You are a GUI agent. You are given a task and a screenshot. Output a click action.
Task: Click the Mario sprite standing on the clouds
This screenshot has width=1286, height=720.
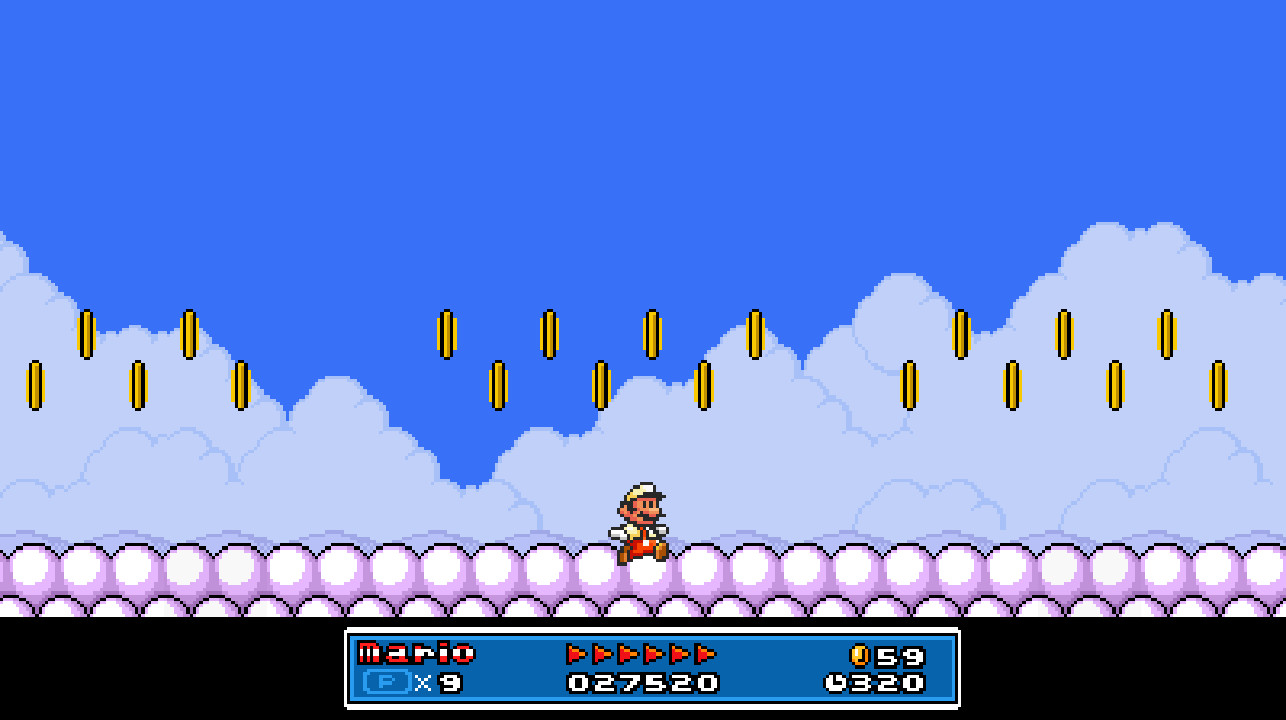(645, 525)
